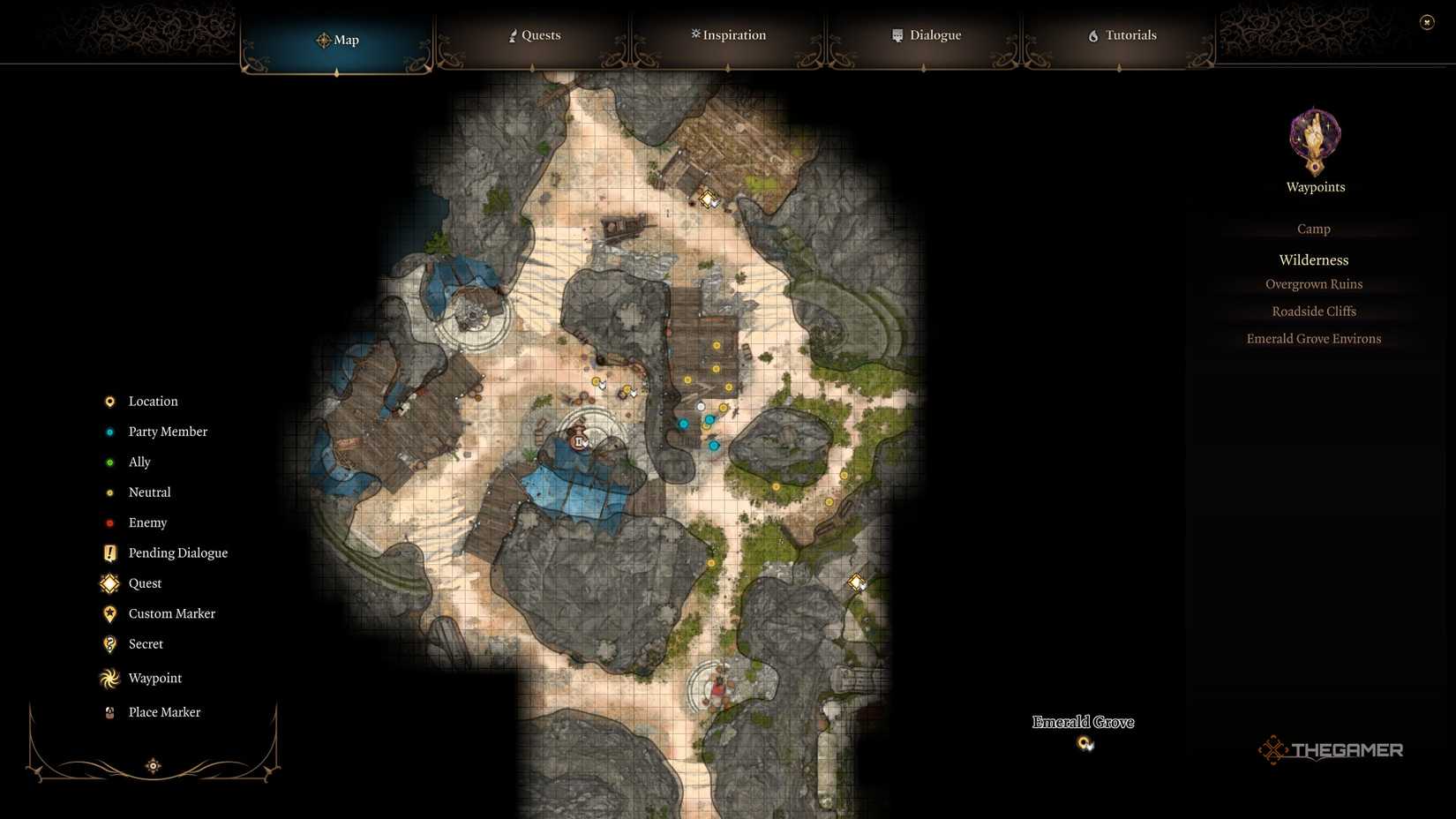Click the Enemy legend icon
Image resolution: width=1456 pixels, height=819 pixels.
pyautogui.click(x=109, y=522)
